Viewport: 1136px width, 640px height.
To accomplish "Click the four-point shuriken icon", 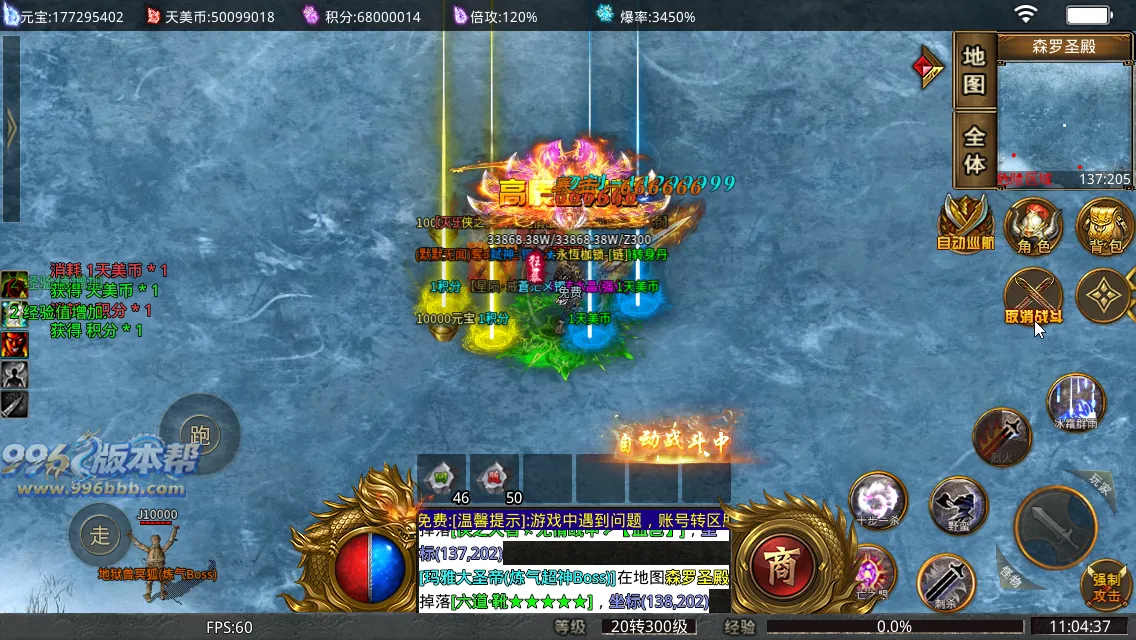I will [1104, 296].
